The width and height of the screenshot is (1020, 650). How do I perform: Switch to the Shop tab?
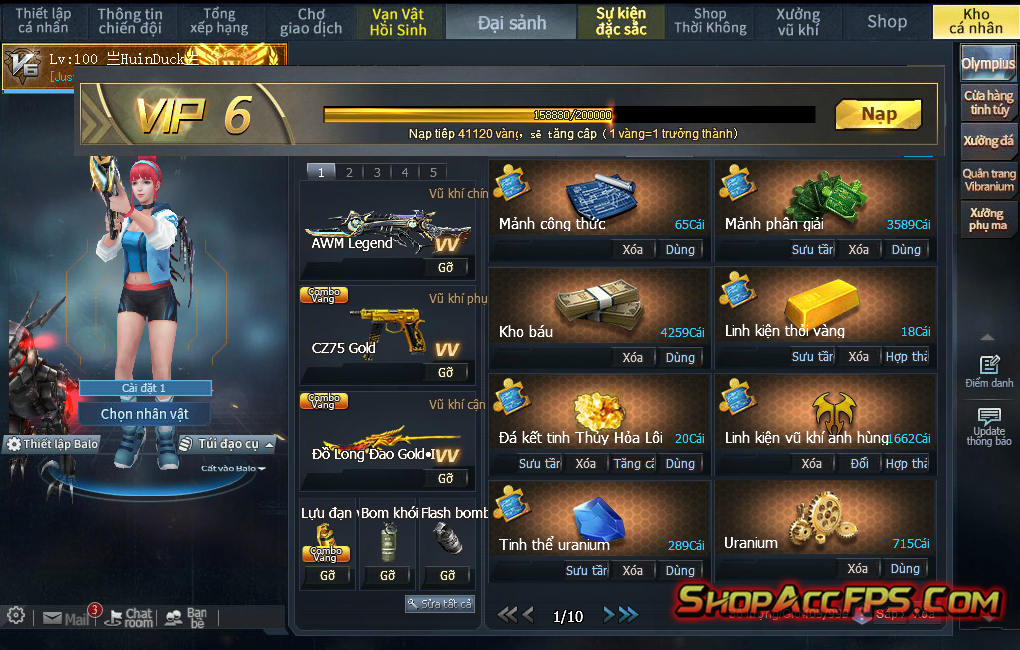pos(886,22)
